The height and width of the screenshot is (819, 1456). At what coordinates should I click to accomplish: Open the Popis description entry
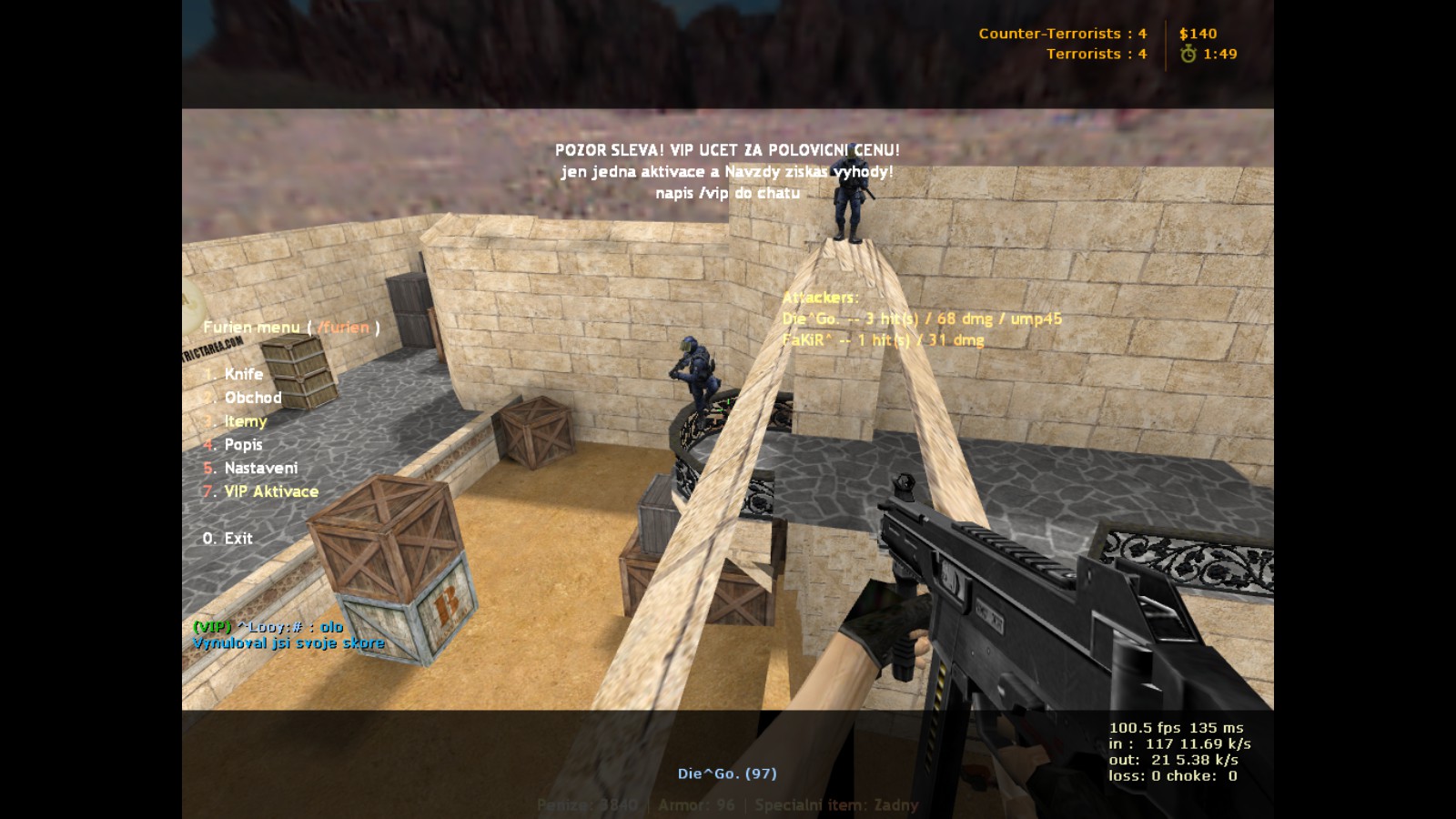click(x=243, y=445)
